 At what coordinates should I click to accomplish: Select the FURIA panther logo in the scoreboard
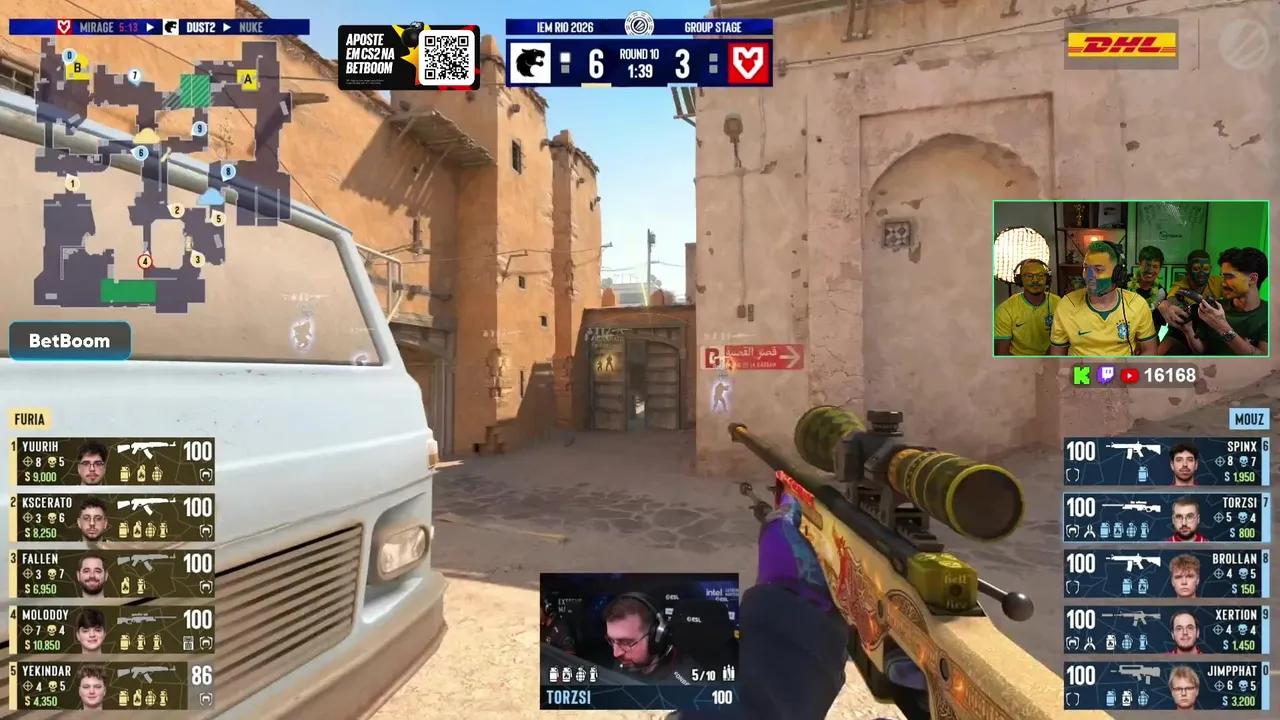point(531,64)
